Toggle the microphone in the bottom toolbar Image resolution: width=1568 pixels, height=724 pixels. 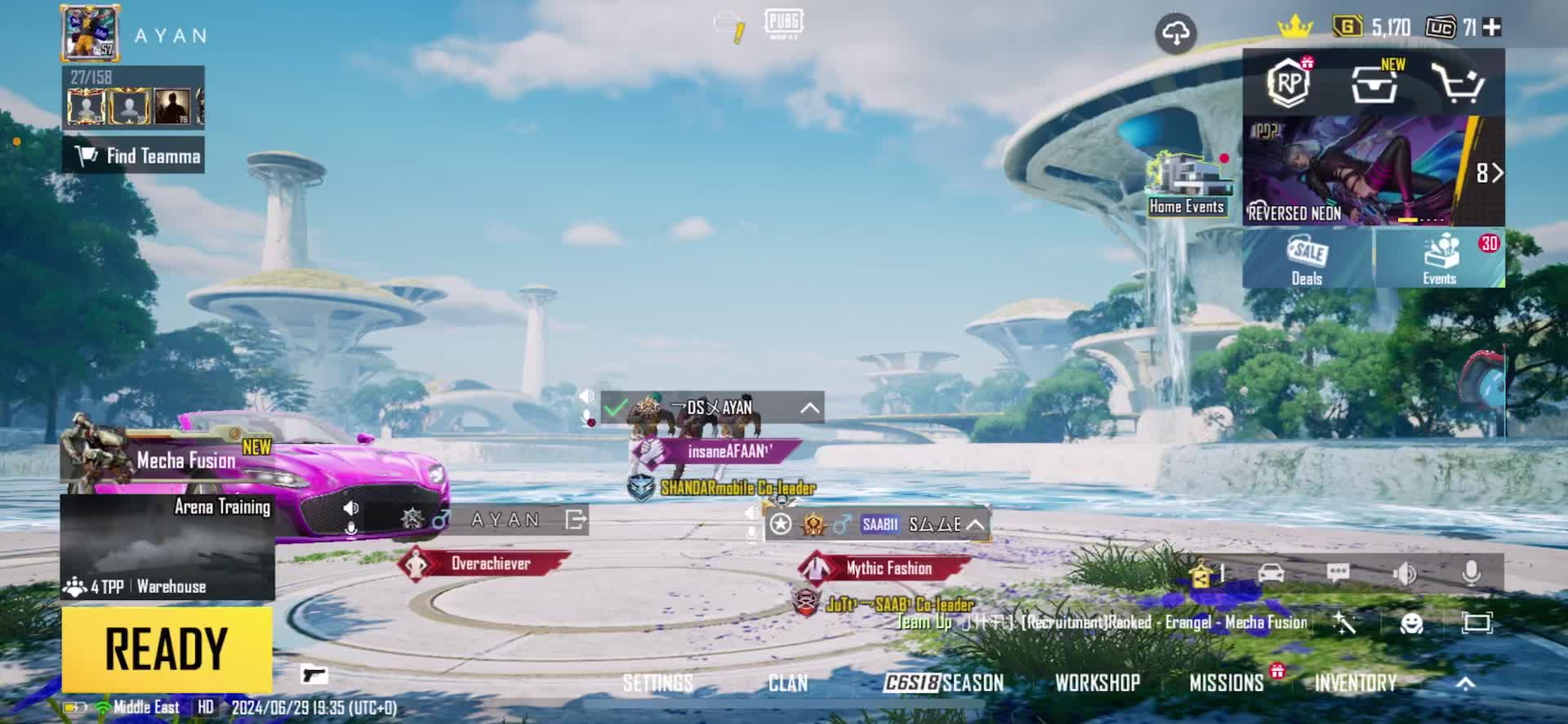coord(1471,573)
